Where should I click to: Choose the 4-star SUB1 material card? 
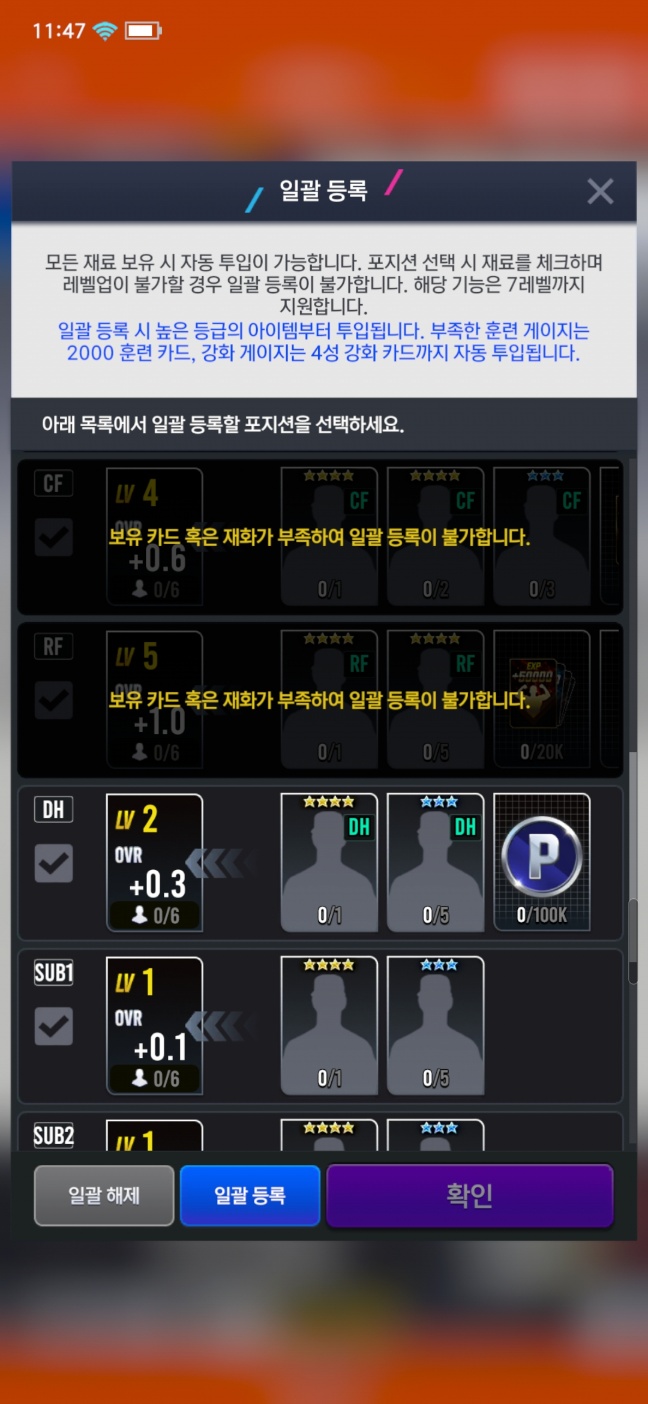click(329, 1025)
